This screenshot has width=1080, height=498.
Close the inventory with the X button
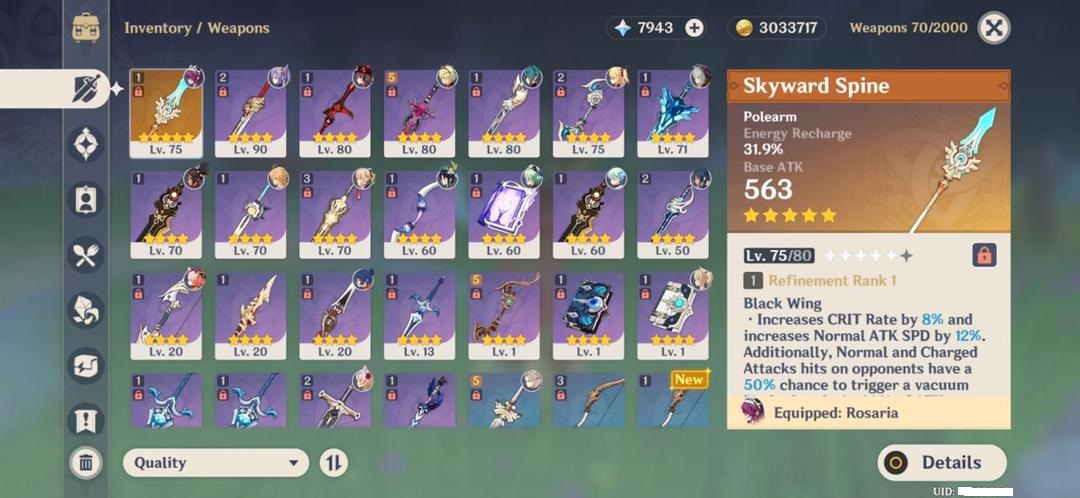click(992, 28)
